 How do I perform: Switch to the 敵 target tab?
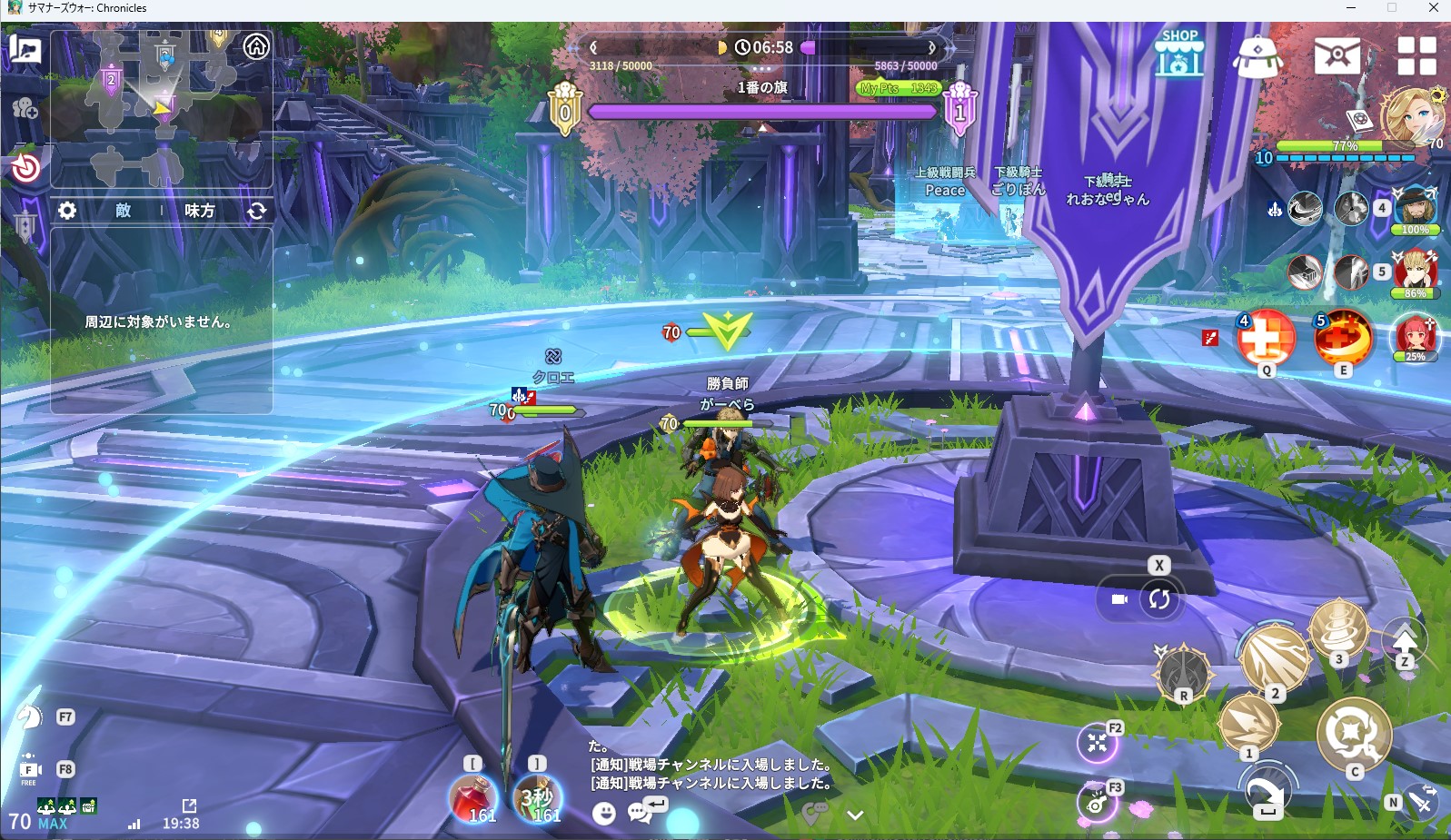click(124, 211)
